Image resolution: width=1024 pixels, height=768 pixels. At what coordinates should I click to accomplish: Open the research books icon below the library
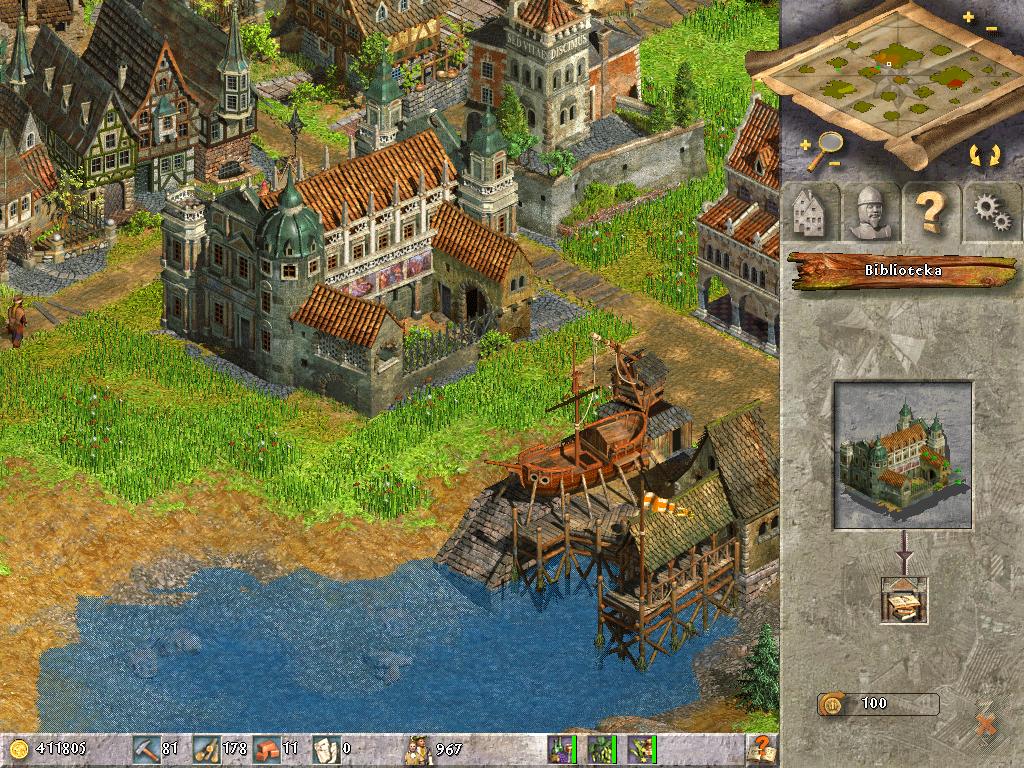pos(901,600)
